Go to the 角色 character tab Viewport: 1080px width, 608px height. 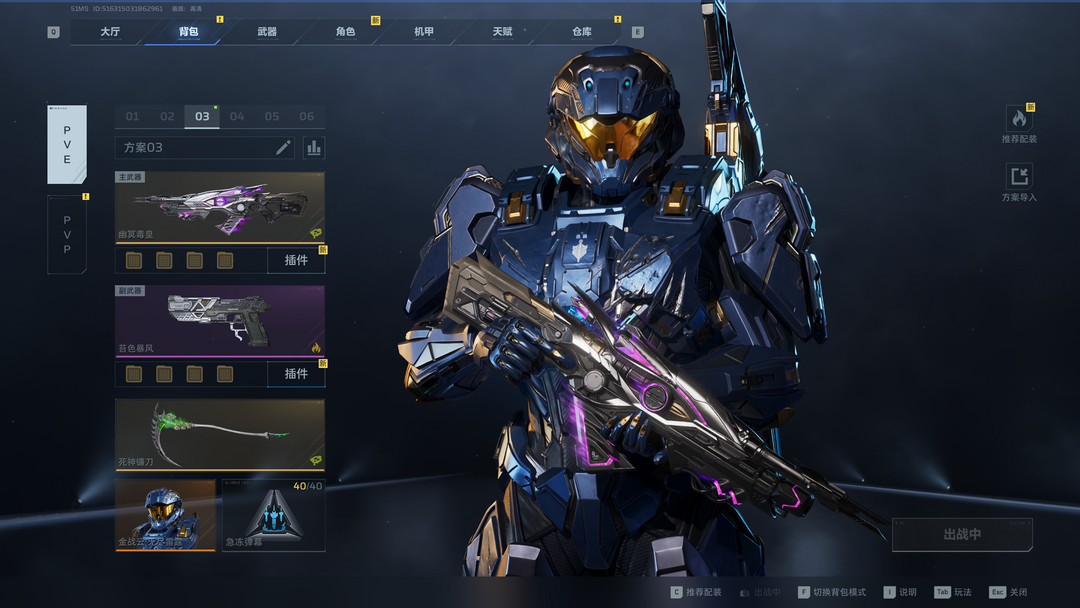coord(345,32)
